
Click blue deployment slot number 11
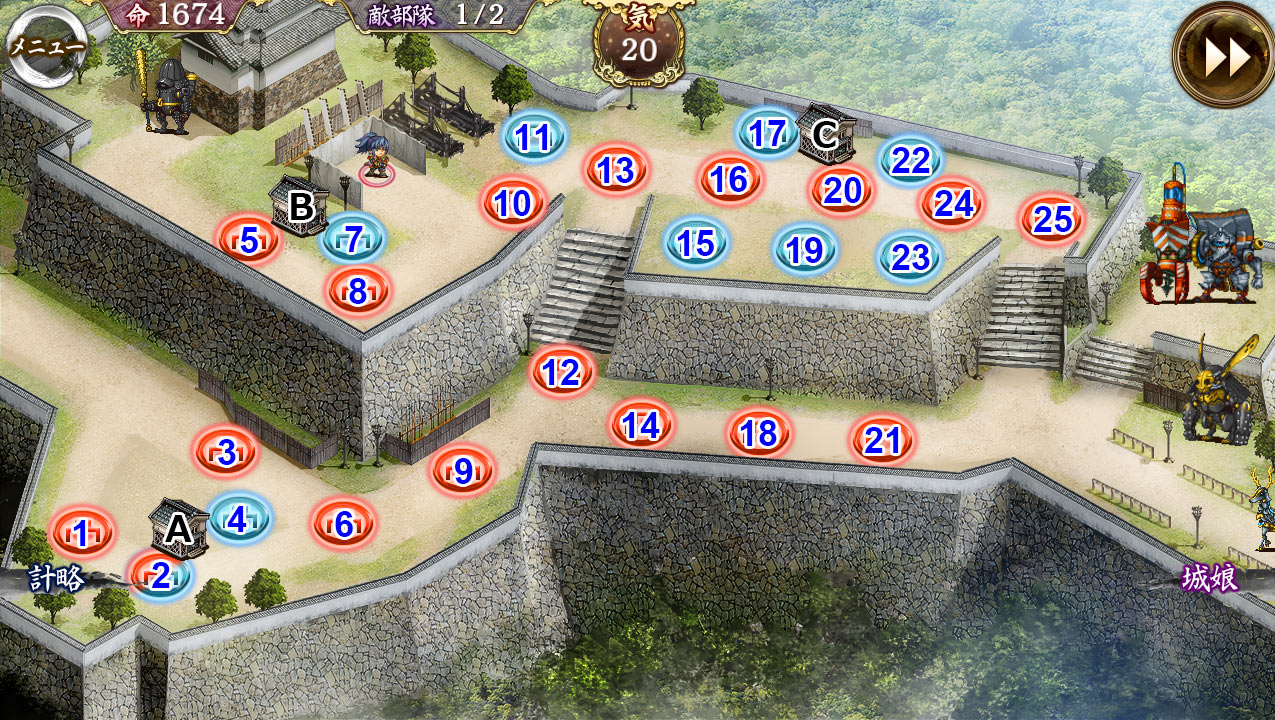(533, 138)
